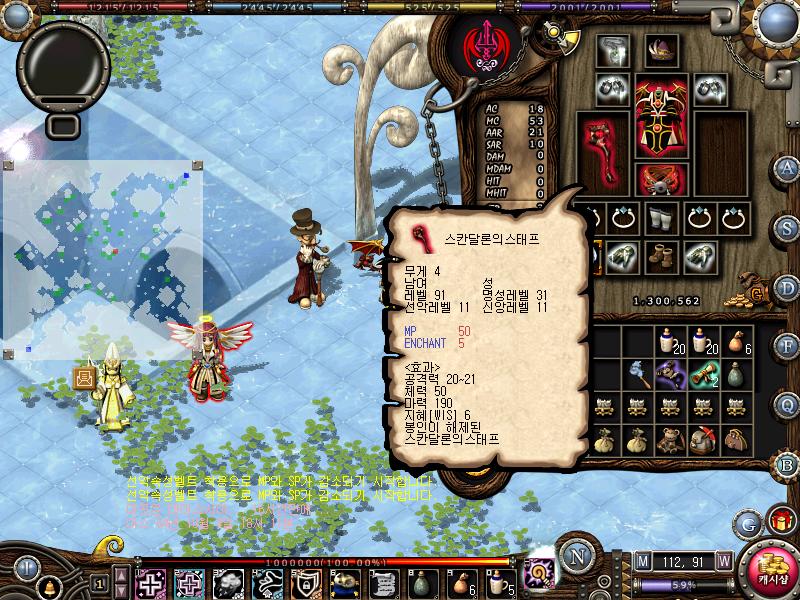Viewport: 800px width, 600px height.
Task: Click the mail envelope notification icon
Action: point(85,378)
